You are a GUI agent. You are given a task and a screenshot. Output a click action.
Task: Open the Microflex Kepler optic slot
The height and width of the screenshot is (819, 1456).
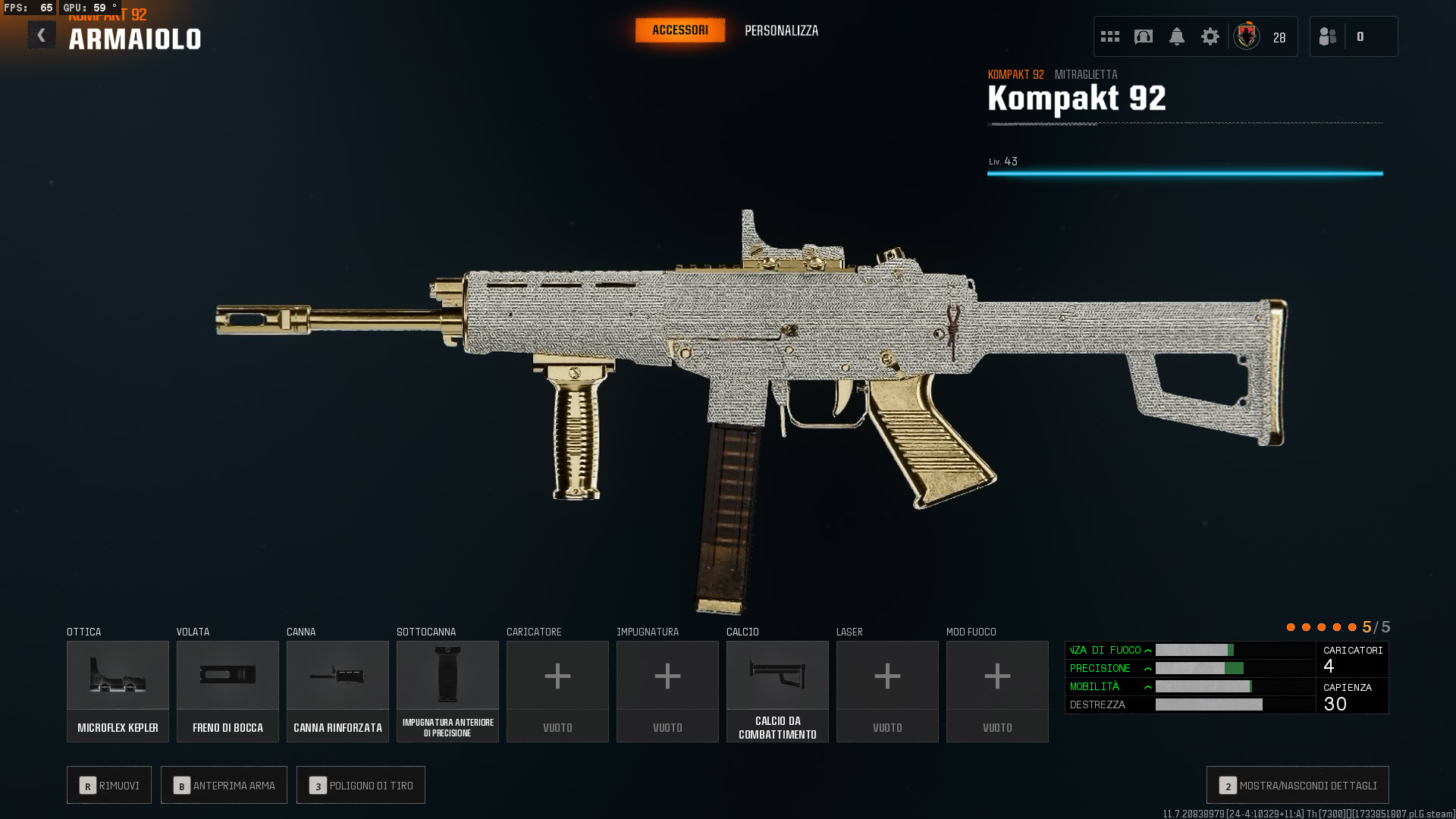[118, 690]
